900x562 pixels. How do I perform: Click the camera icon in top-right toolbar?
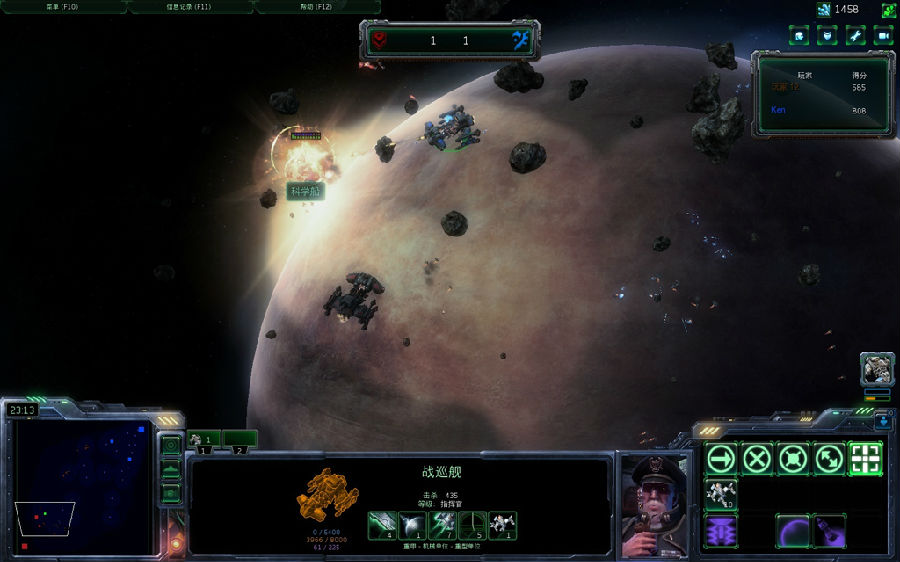tap(883, 36)
